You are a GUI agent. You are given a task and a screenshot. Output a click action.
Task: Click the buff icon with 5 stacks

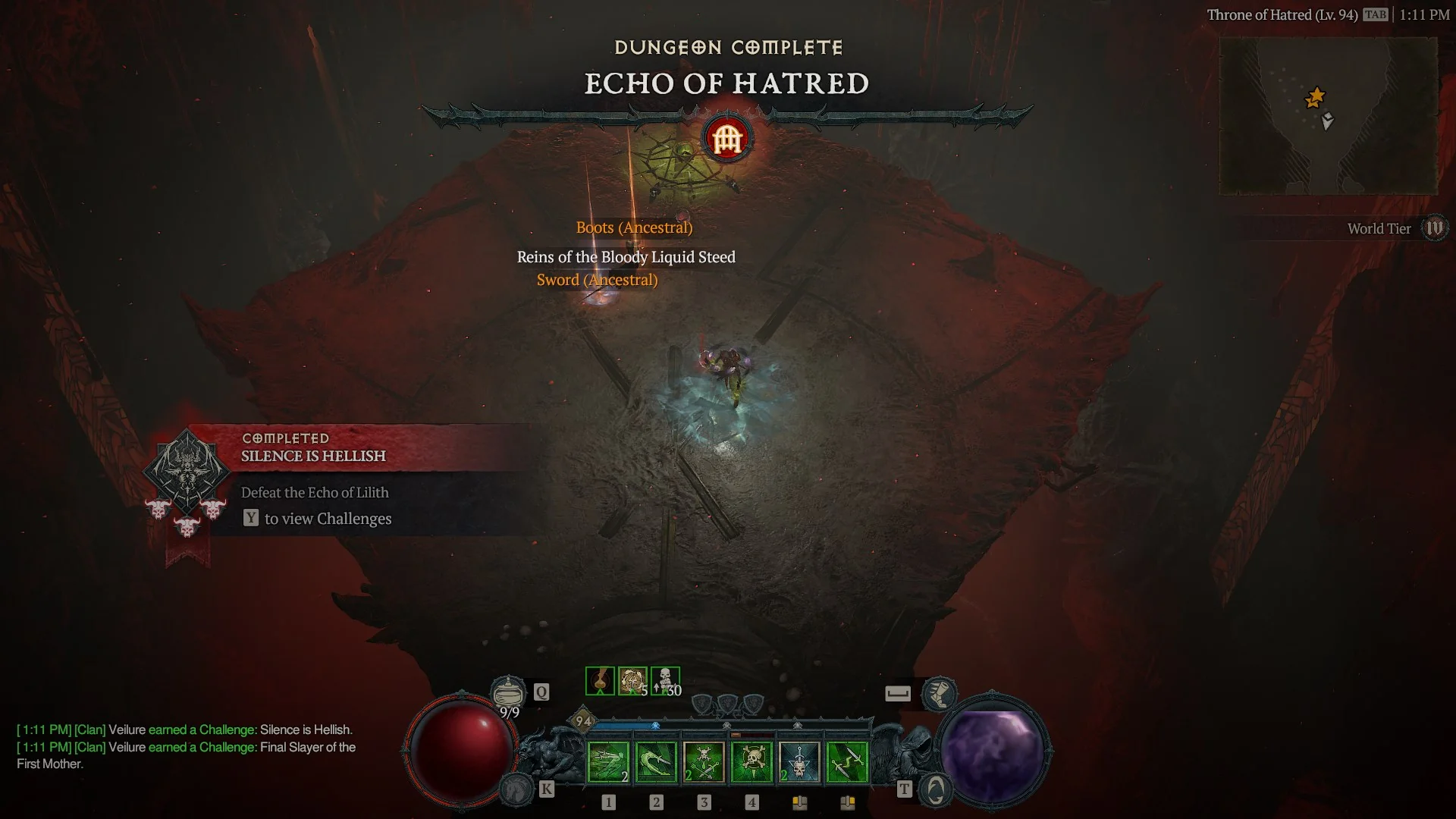click(x=632, y=680)
